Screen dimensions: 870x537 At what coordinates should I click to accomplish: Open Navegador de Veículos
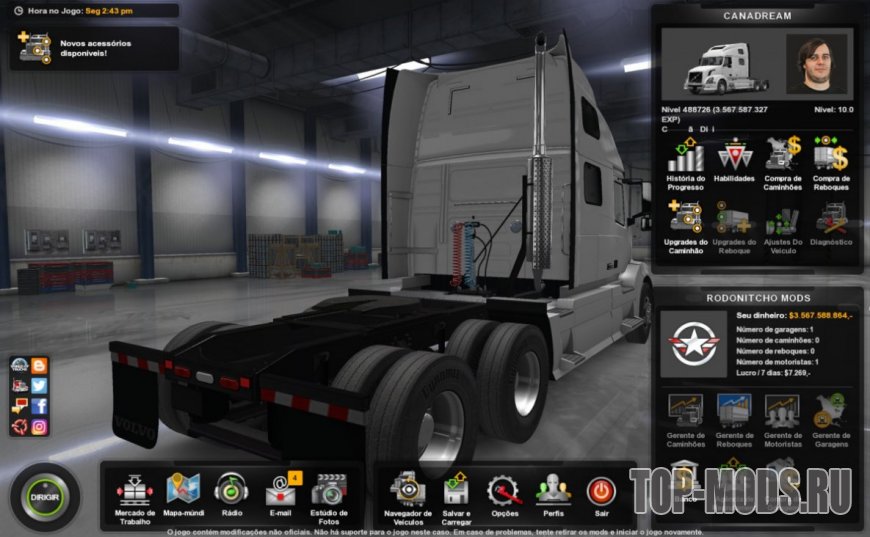click(x=407, y=494)
